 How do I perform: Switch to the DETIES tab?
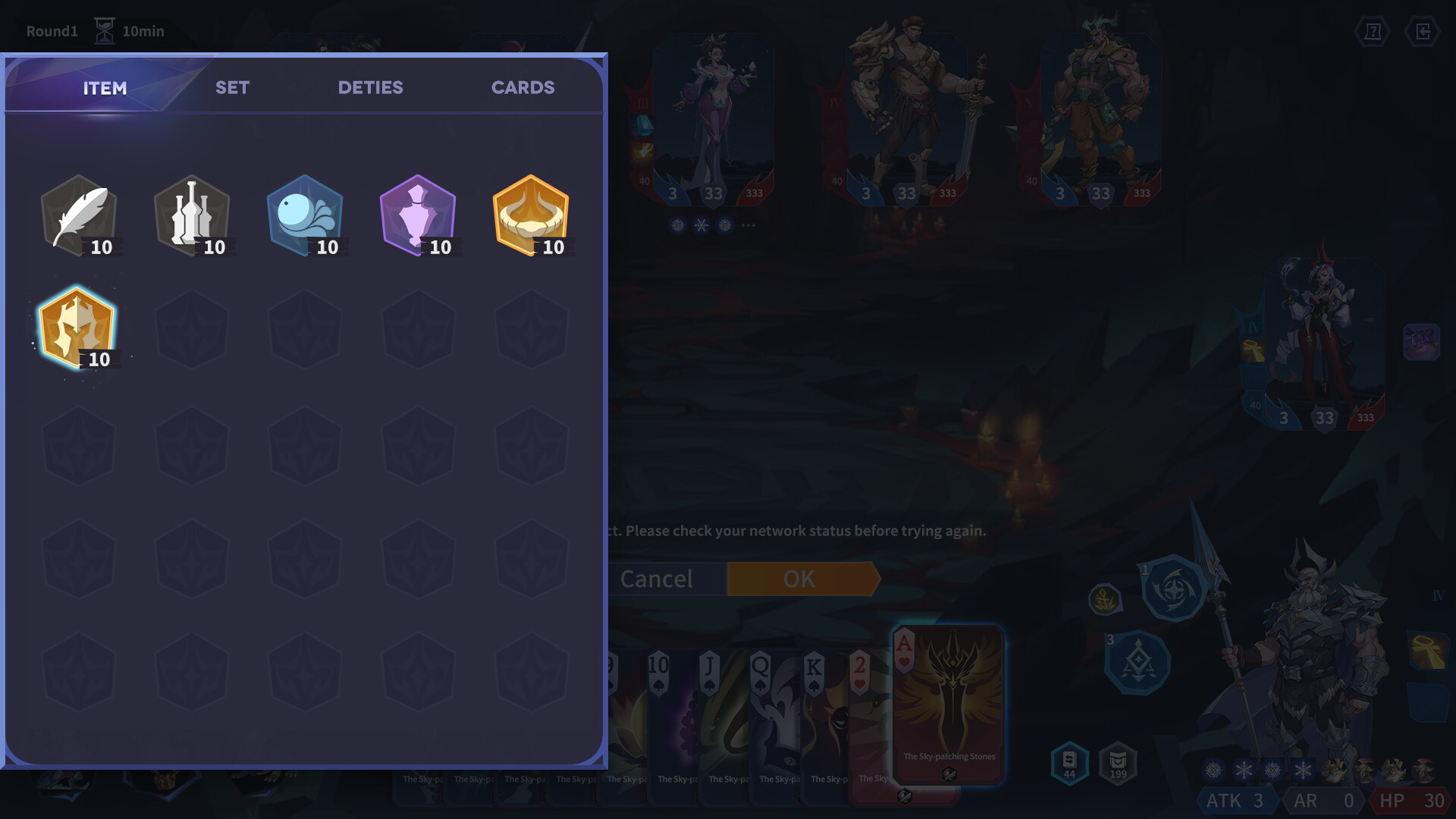point(371,87)
